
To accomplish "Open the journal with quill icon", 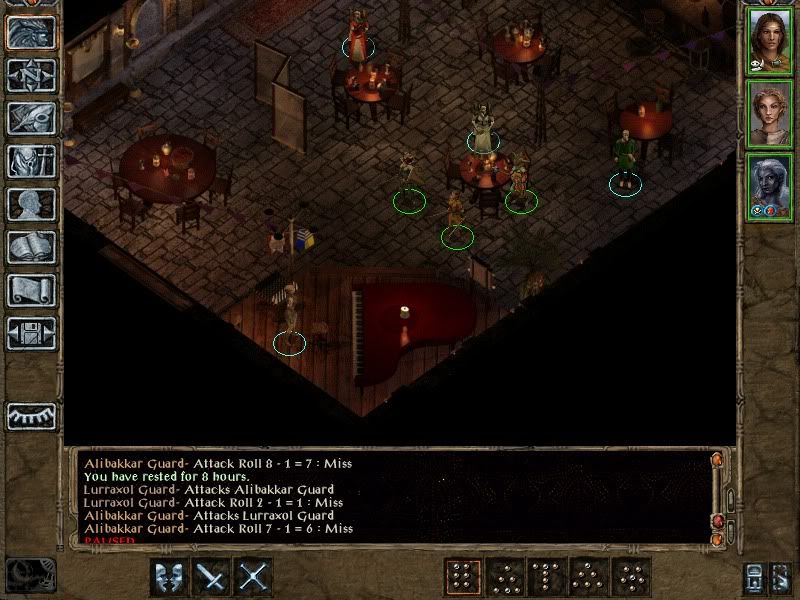I will click(x=31, y=118).
